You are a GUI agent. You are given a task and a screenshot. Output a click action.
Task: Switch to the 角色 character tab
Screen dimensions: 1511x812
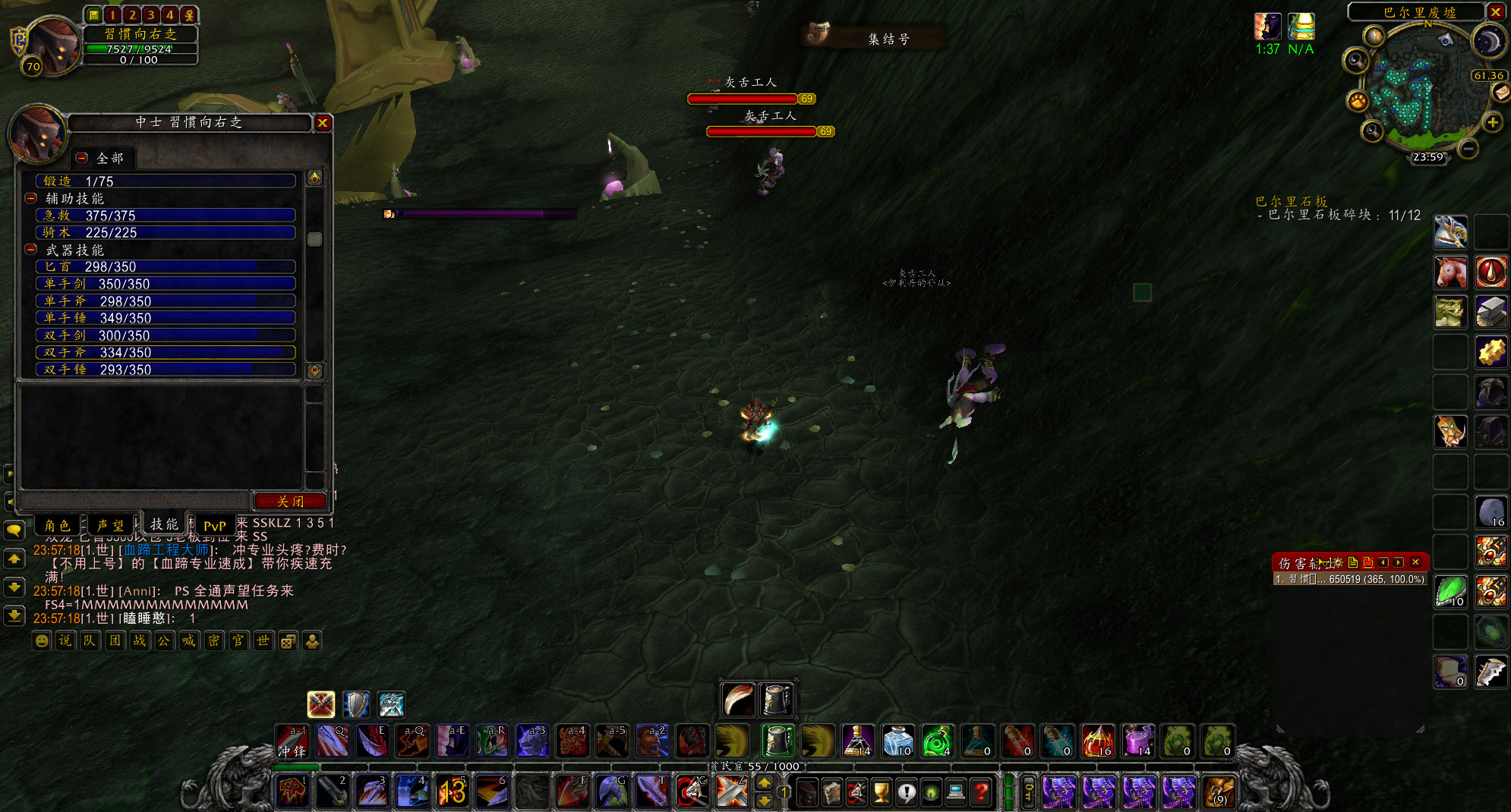pos(57,525)
